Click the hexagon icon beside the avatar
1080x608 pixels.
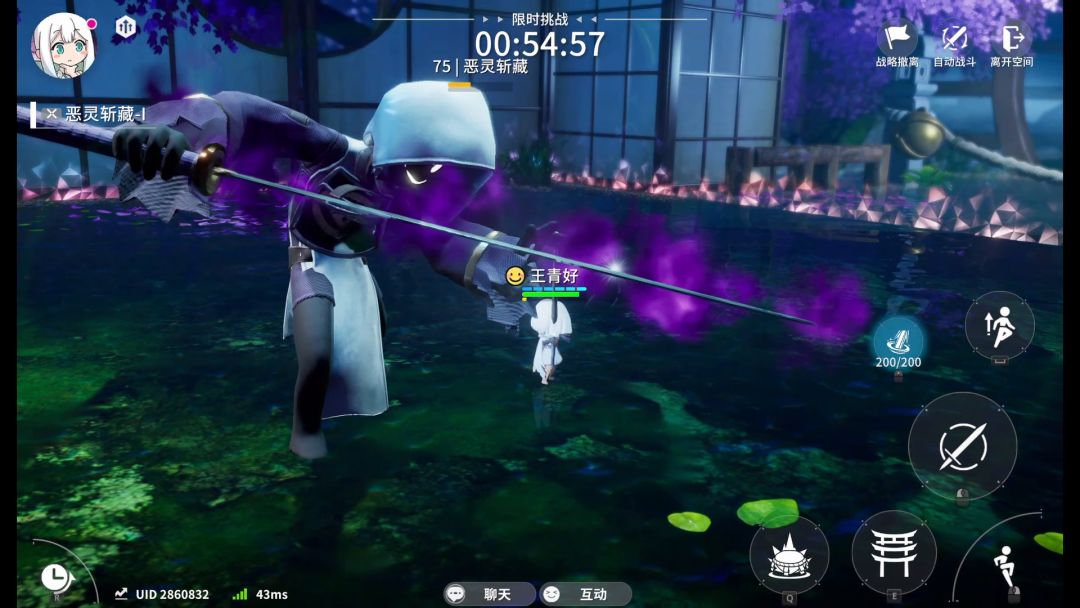[126, 26]
